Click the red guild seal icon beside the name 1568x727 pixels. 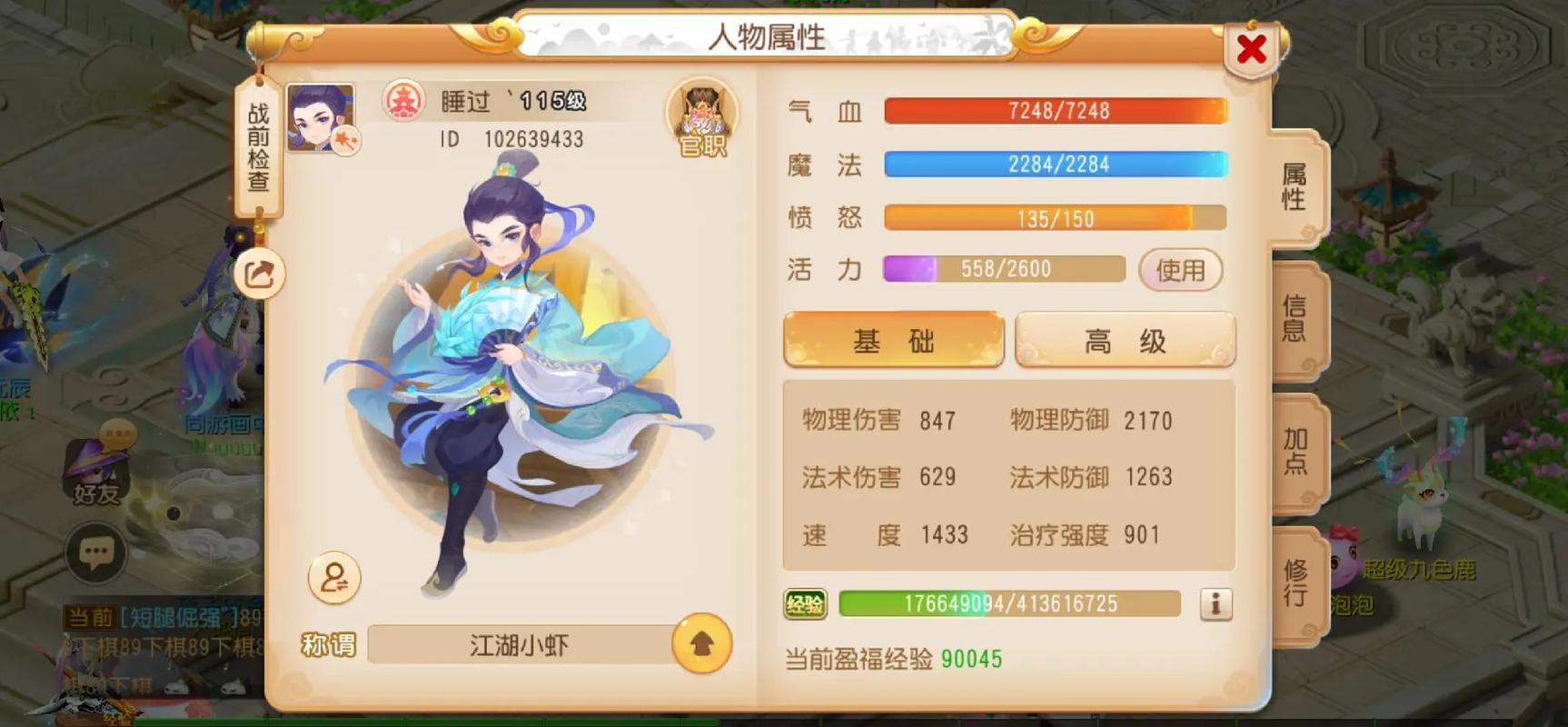407,101
